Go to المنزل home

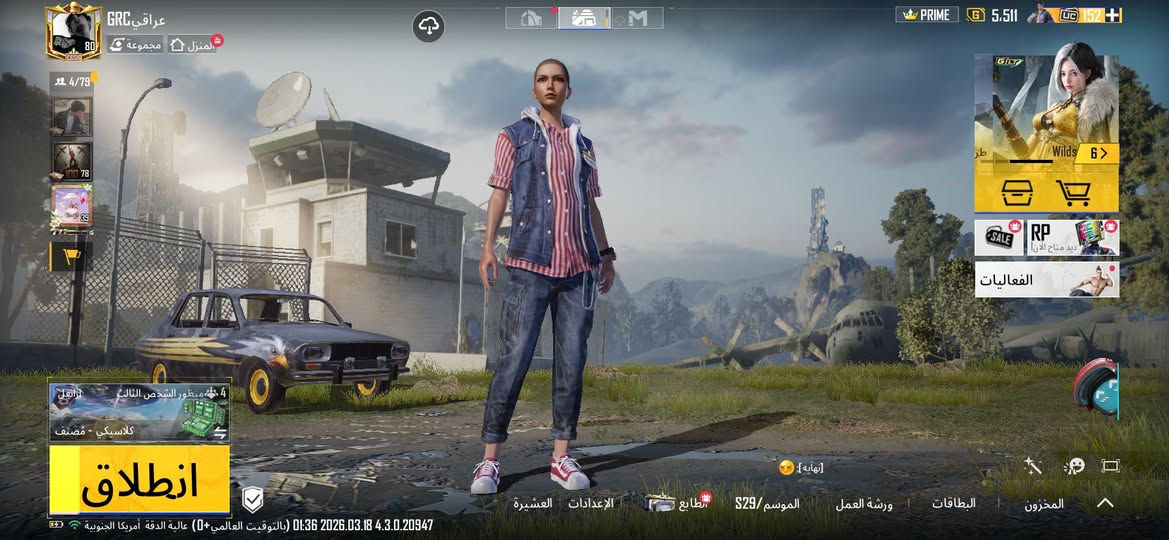point(193,45)
